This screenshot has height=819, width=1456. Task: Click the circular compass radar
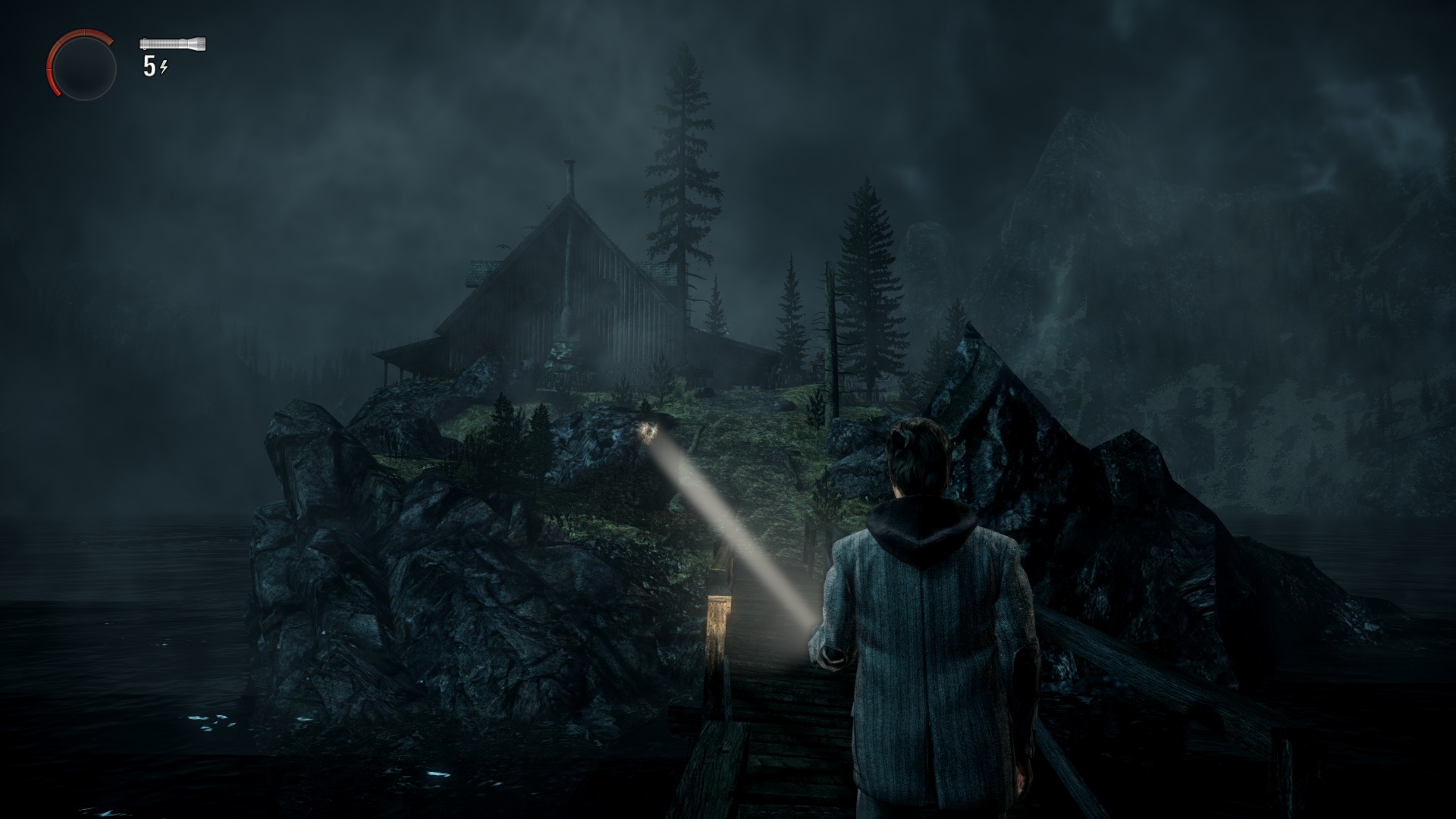[x=83, y=67]
